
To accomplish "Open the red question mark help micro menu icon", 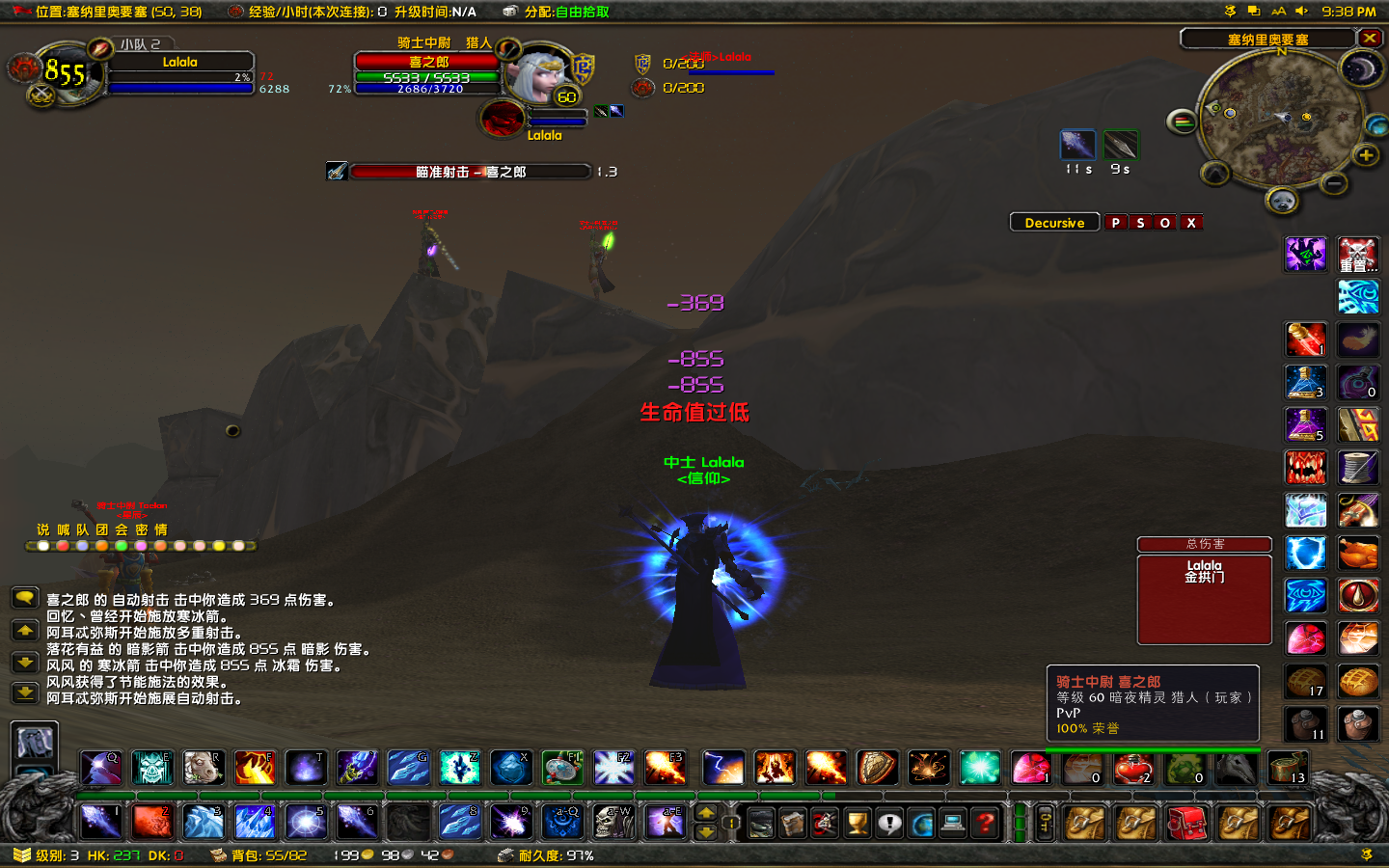I will point(985,823).
